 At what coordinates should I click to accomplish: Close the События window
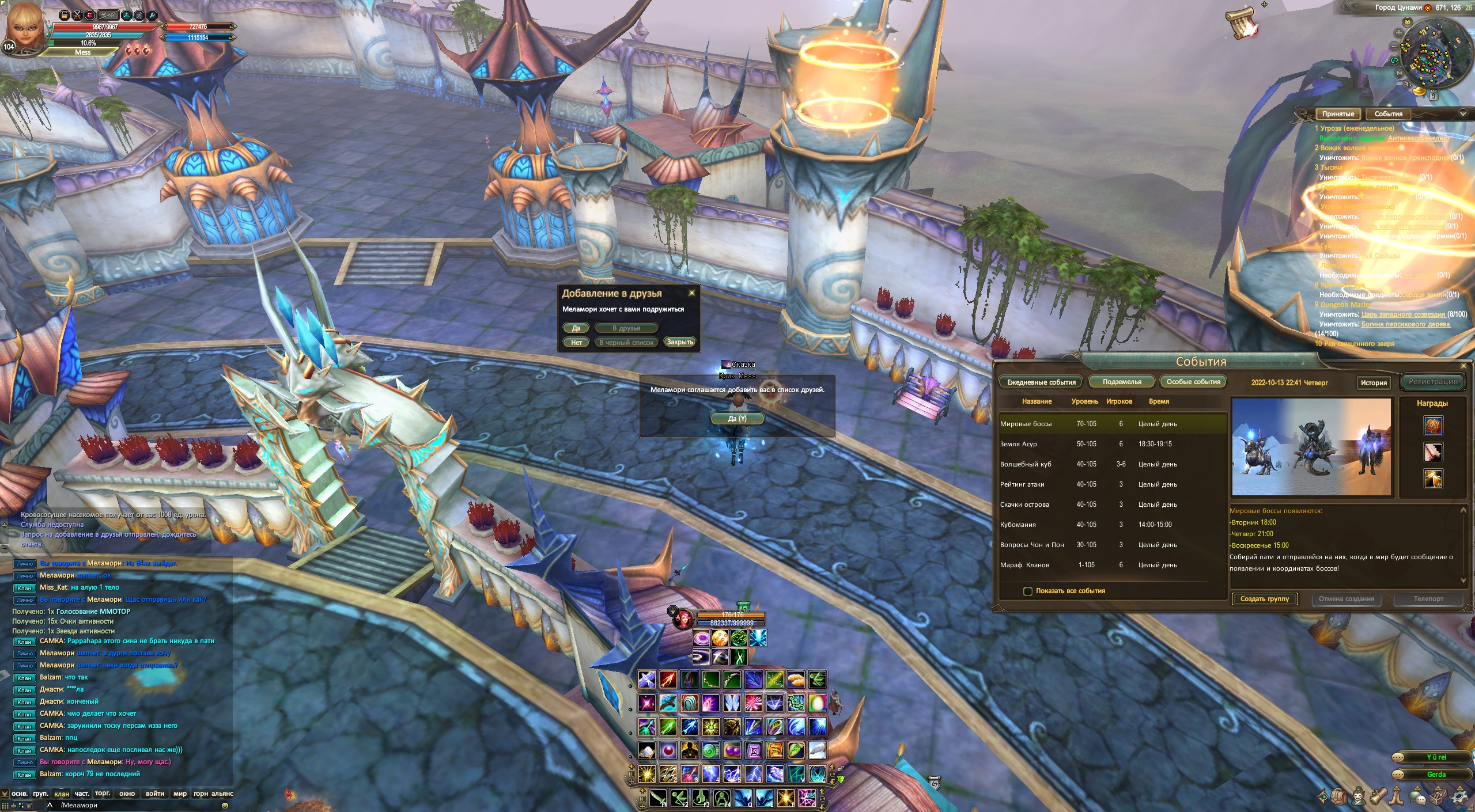click(x=1463, y=366)
